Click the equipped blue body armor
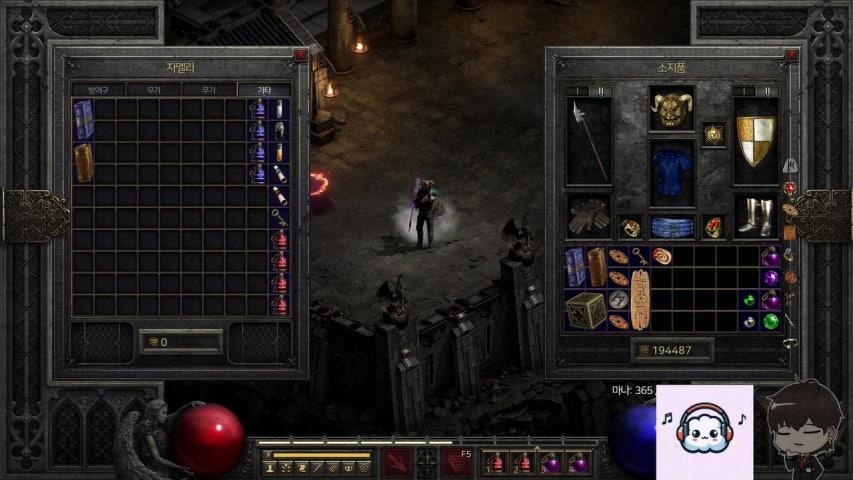Image resolution: width=853 pixels, height=480 pixels. 671,173
